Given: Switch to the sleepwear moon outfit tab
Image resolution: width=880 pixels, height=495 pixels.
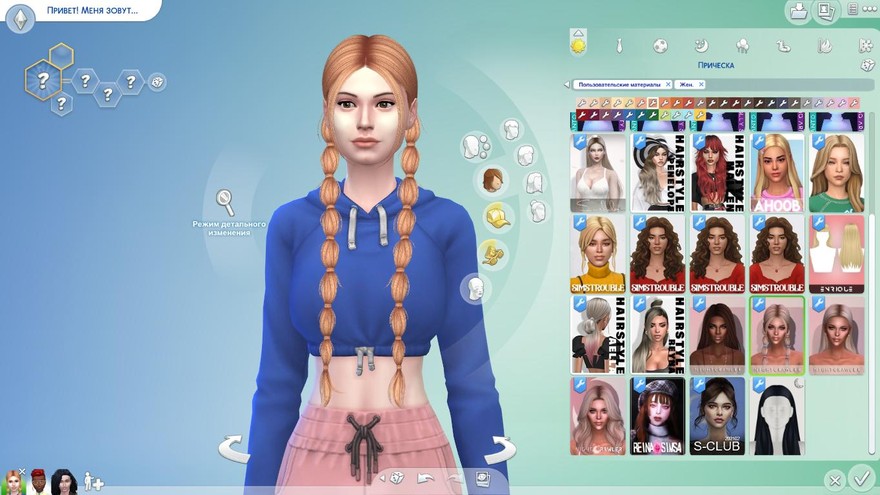Looking at the screenshot, I should tap(702, 46).
